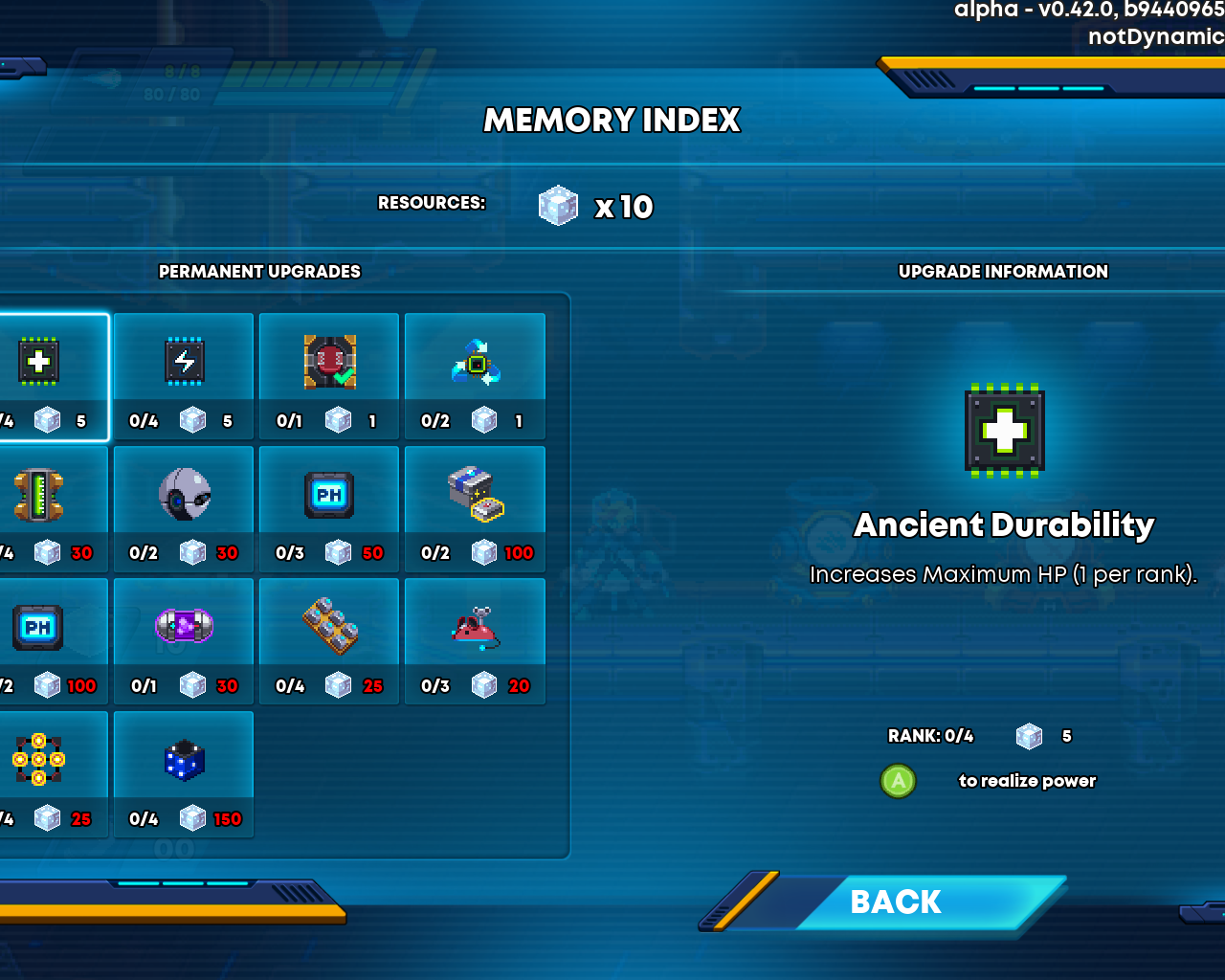Select the circuit board upgrade costing 25
The image size is (1225, 980).
[329, 641]
